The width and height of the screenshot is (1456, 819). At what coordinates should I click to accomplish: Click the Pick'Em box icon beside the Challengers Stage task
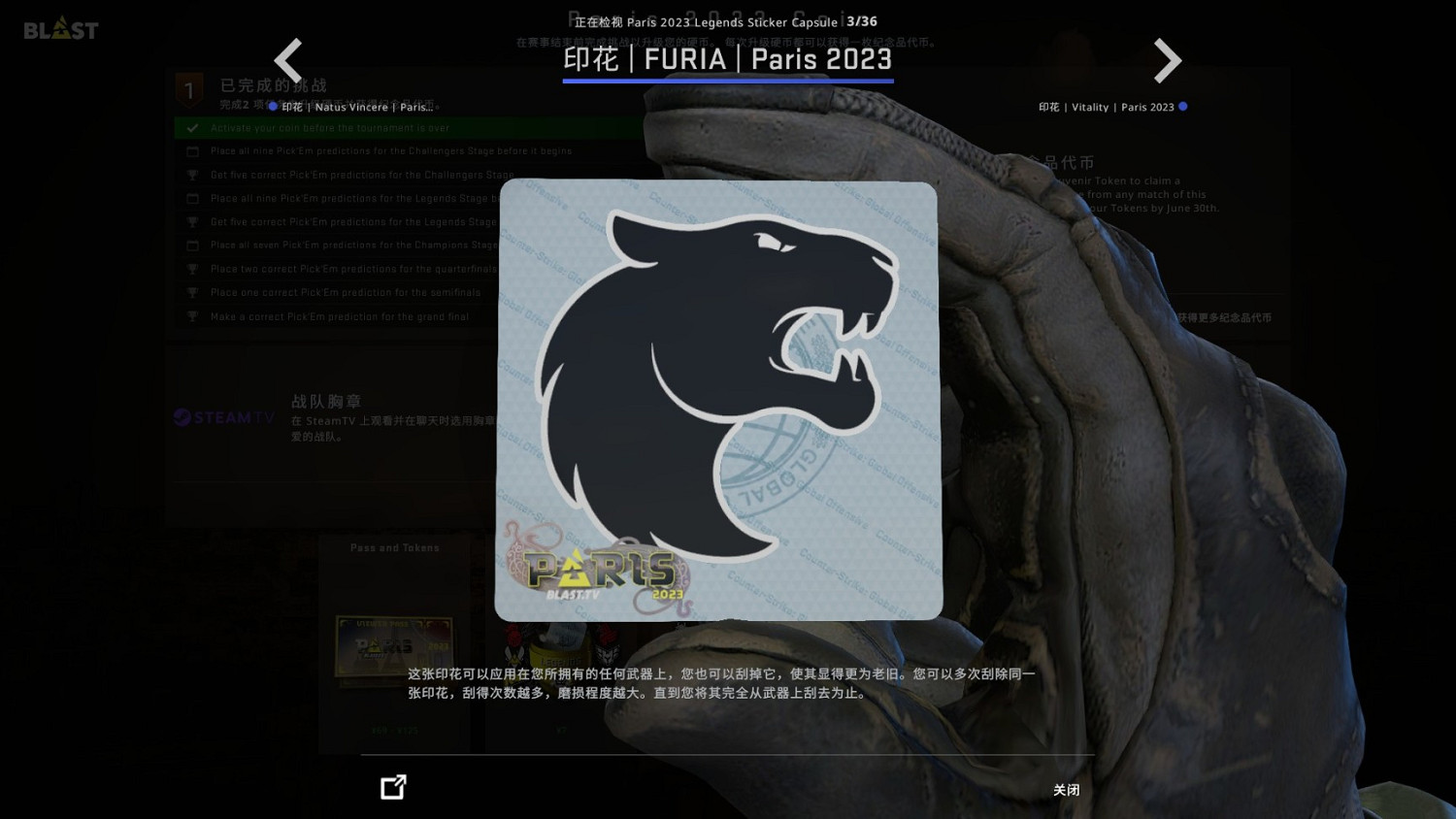(192, 151)
